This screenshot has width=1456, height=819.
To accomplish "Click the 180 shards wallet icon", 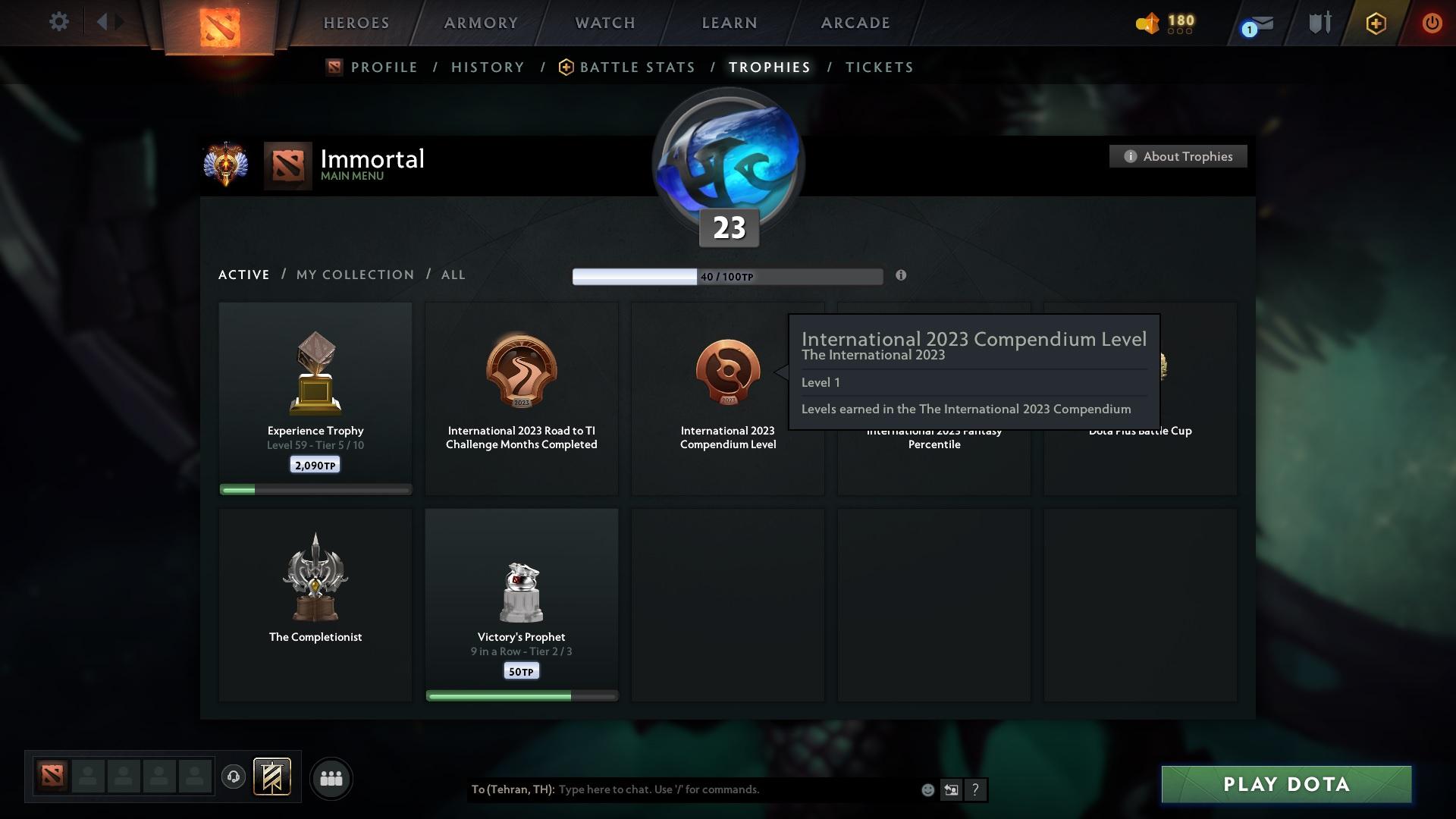I will (x=1147, y=24).
